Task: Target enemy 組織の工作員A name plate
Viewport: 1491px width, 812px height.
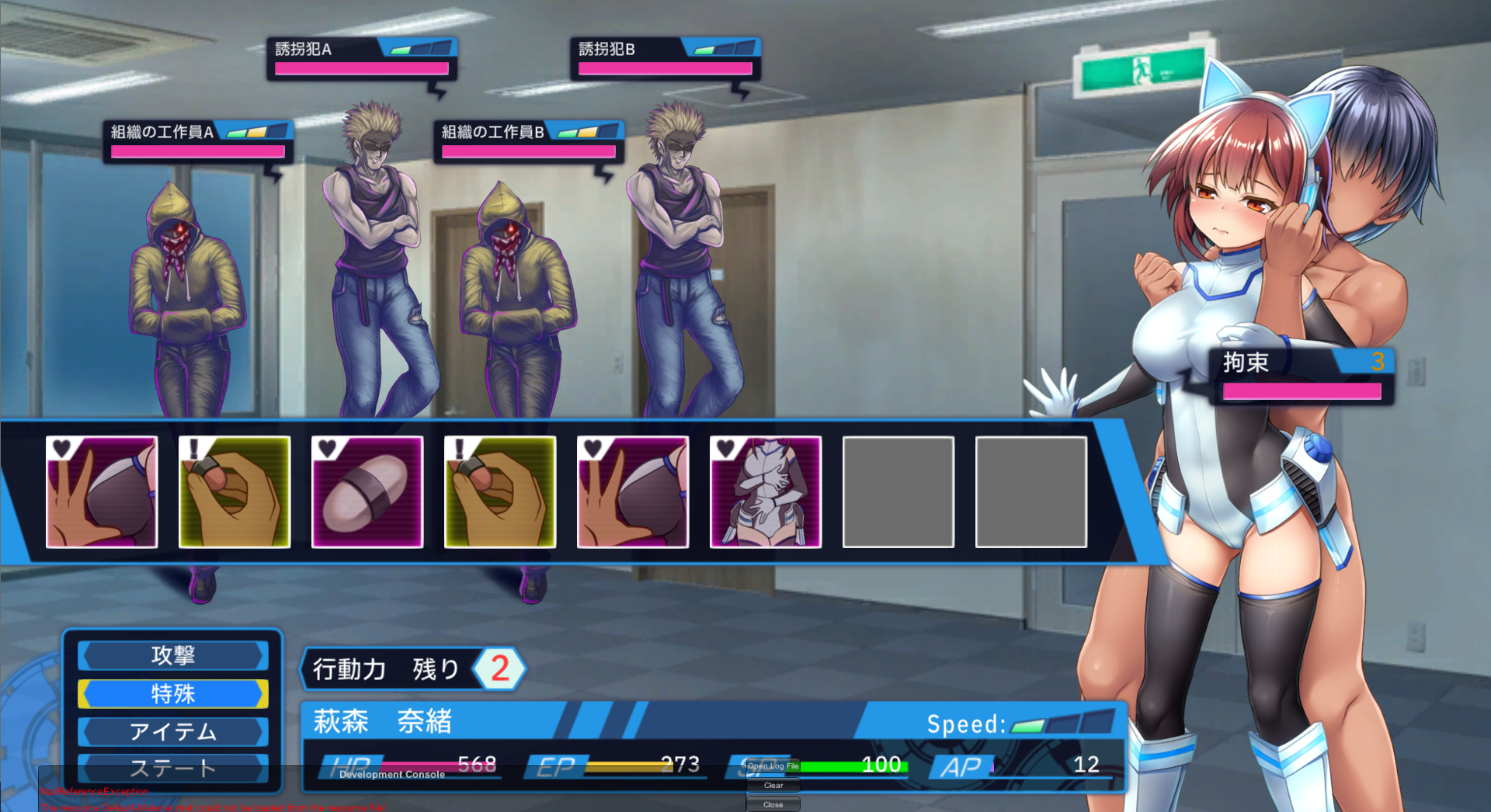Action: tap(198, 141)
